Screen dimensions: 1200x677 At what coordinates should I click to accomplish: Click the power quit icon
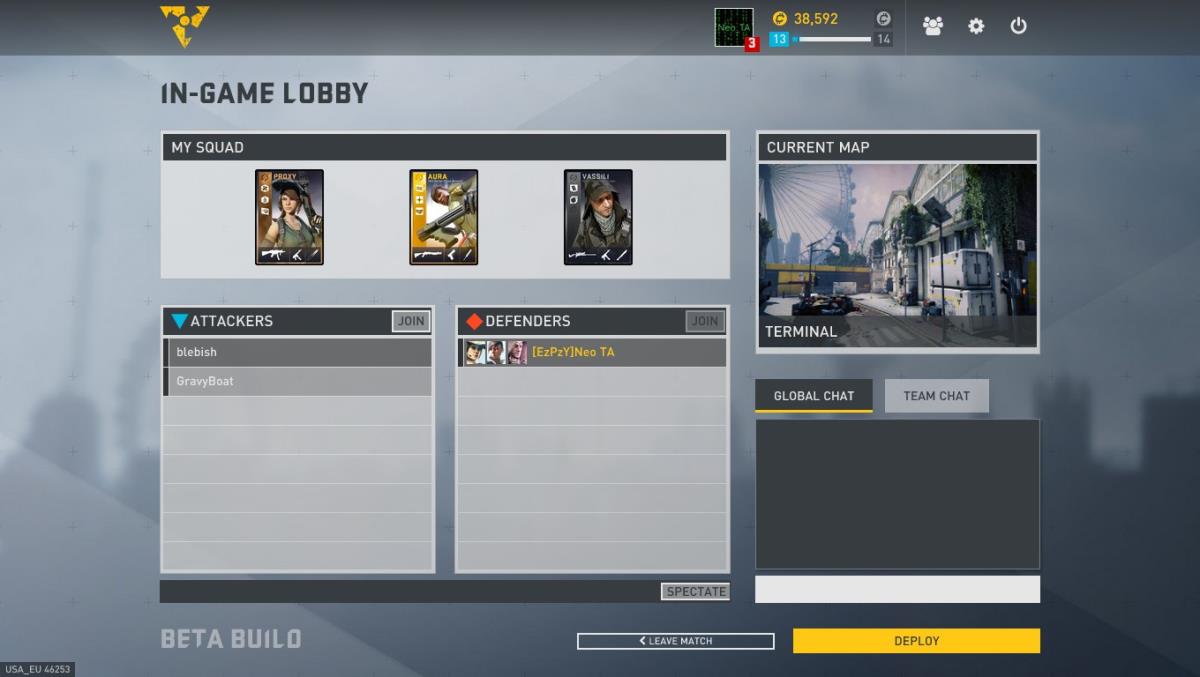coord(1018,26)
